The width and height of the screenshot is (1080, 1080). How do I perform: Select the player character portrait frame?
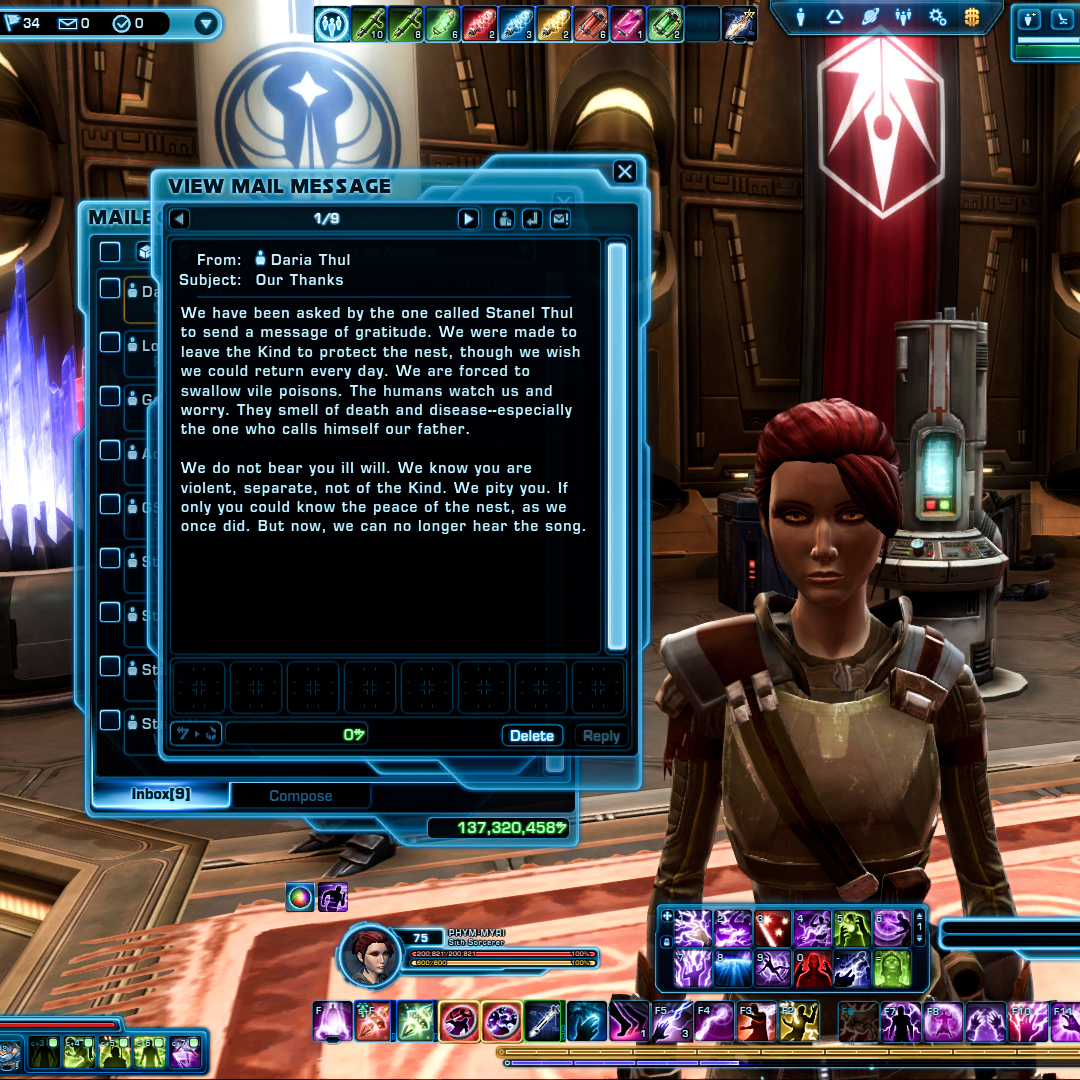coord(370,956)
